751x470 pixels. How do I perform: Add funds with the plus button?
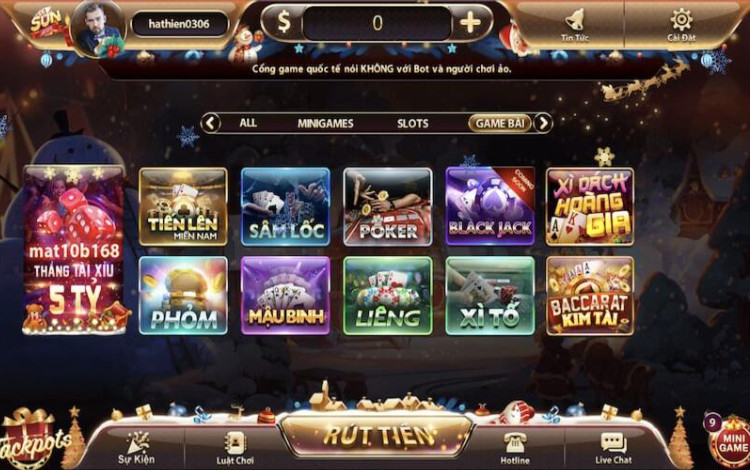(470, 22)
